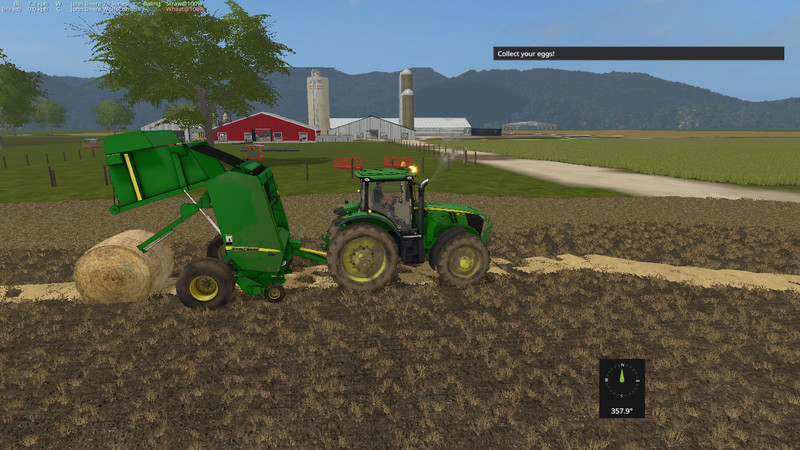Select the compass heading widget
800x450 pixels.
622,387
